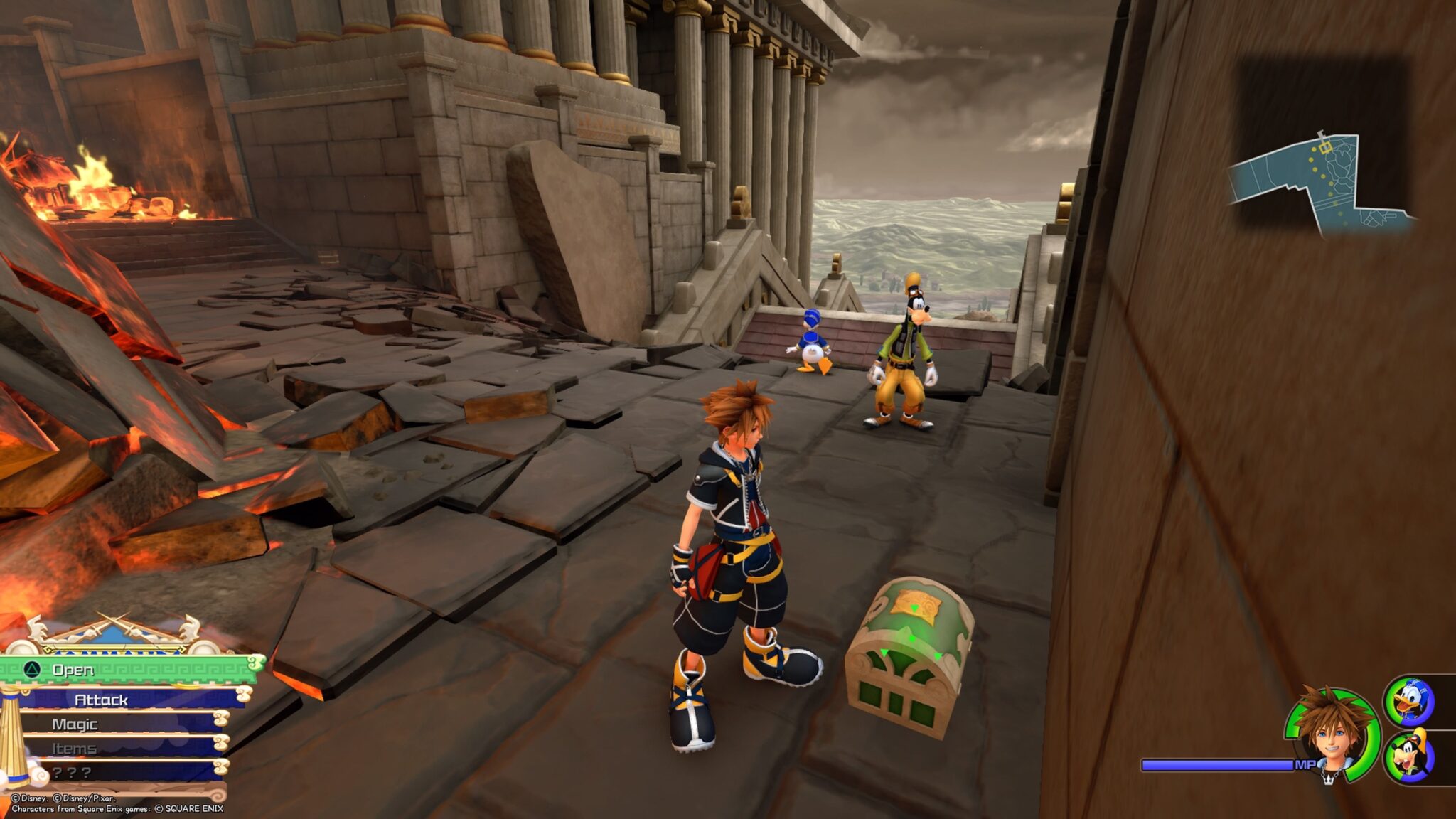Click the ??? command slot
Screen dimensions: 1456x819
[70, 773]
